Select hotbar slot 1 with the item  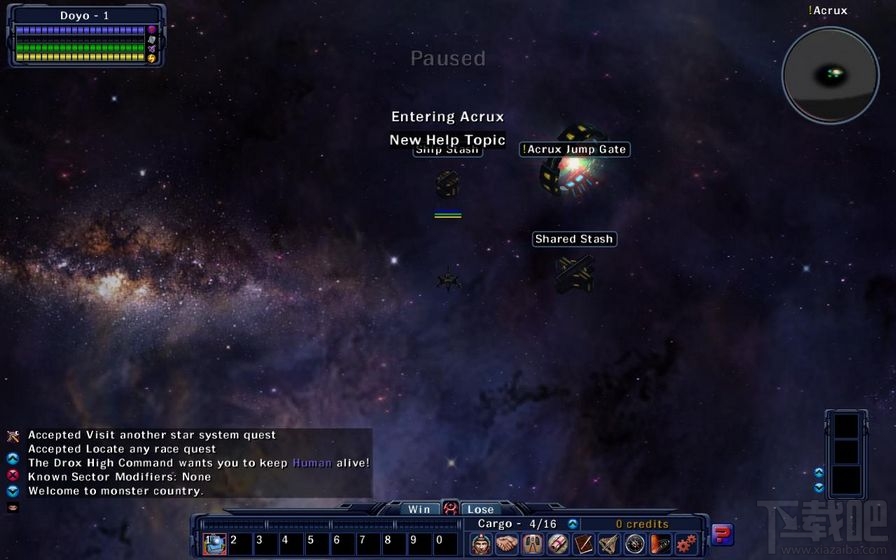tap(215, 543)
